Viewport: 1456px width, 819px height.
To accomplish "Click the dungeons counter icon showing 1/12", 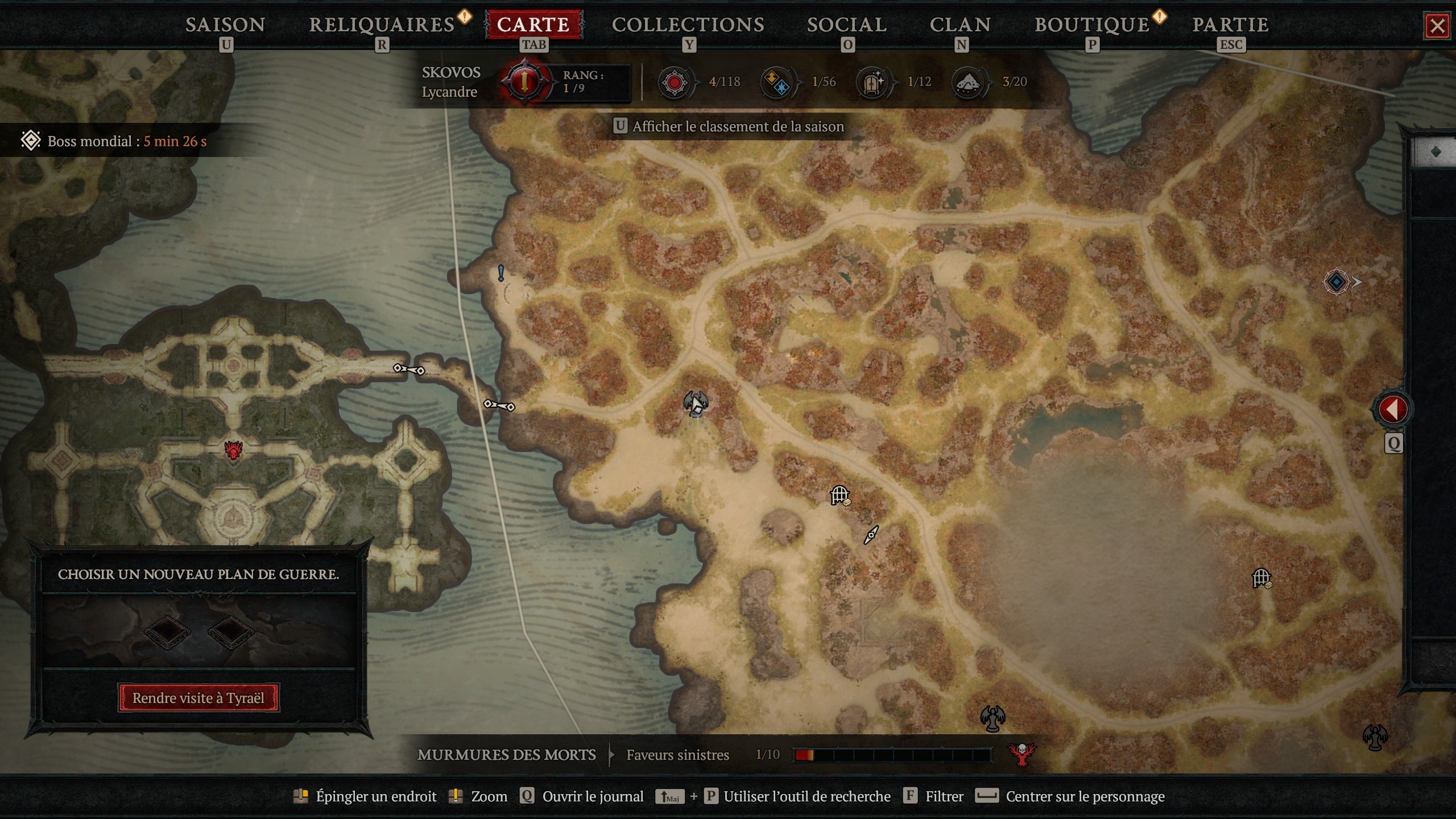I will [x=872, y=82].
